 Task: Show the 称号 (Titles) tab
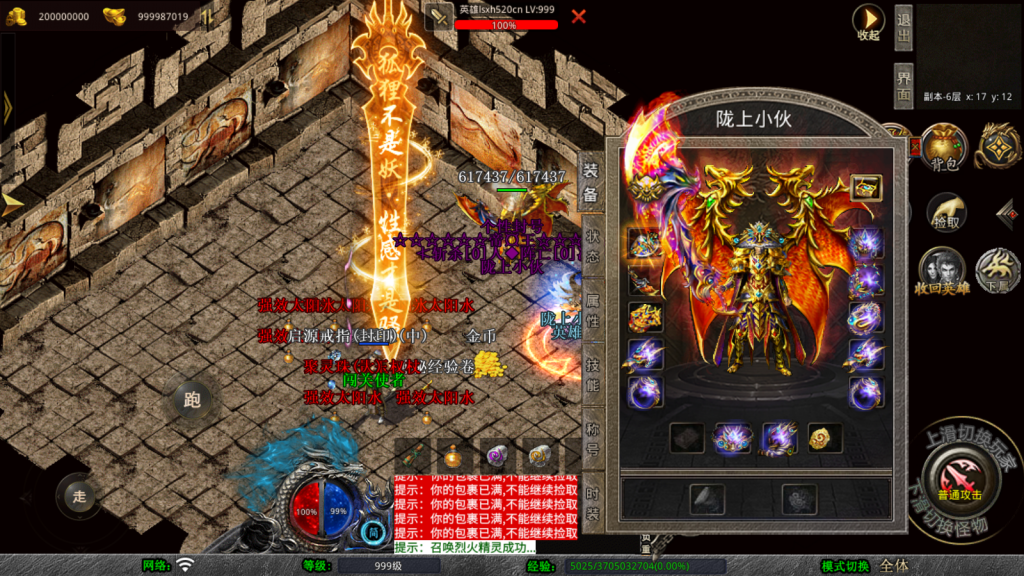click(x=592, y=438)
